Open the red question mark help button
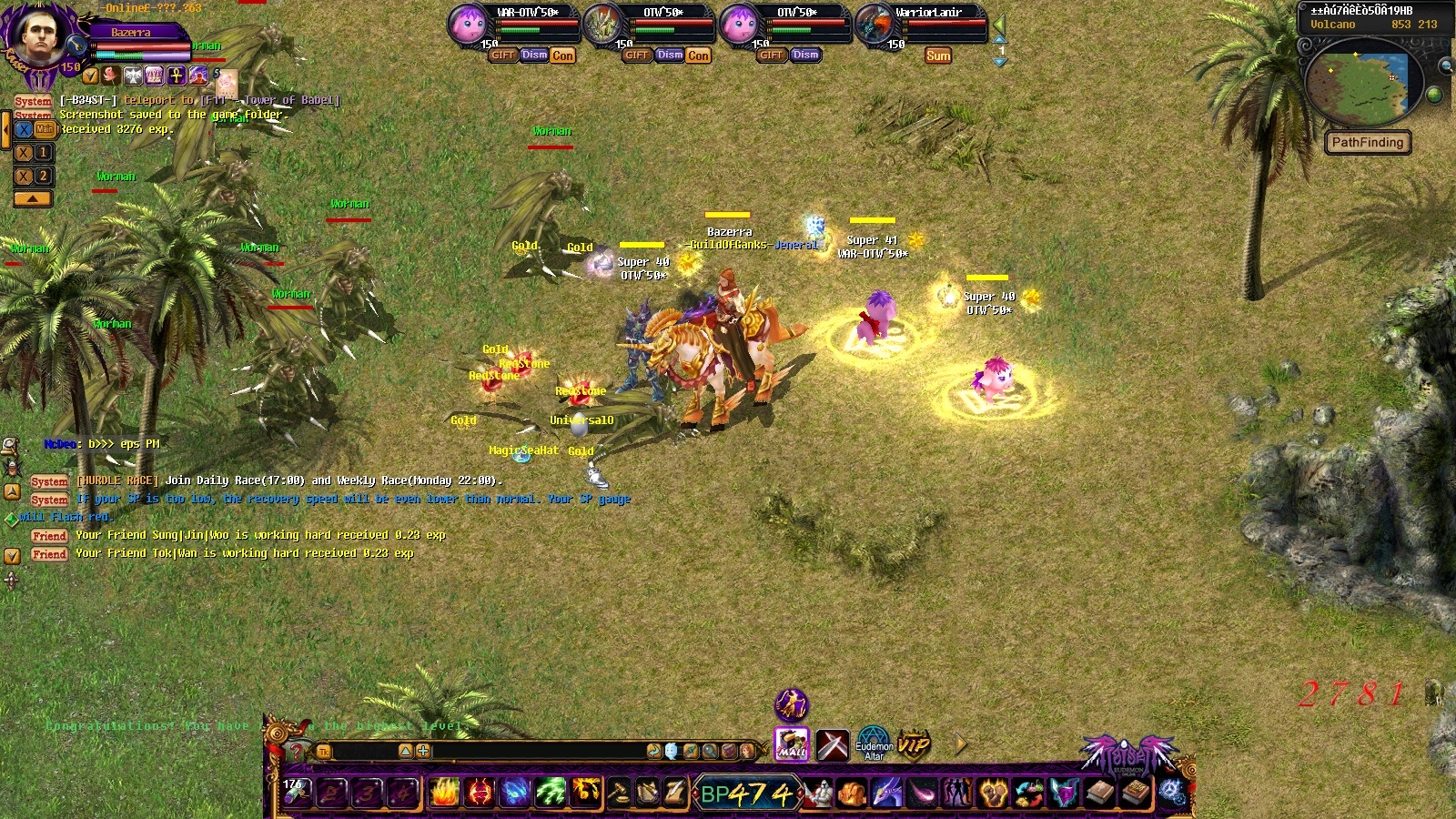 [295, 752]
